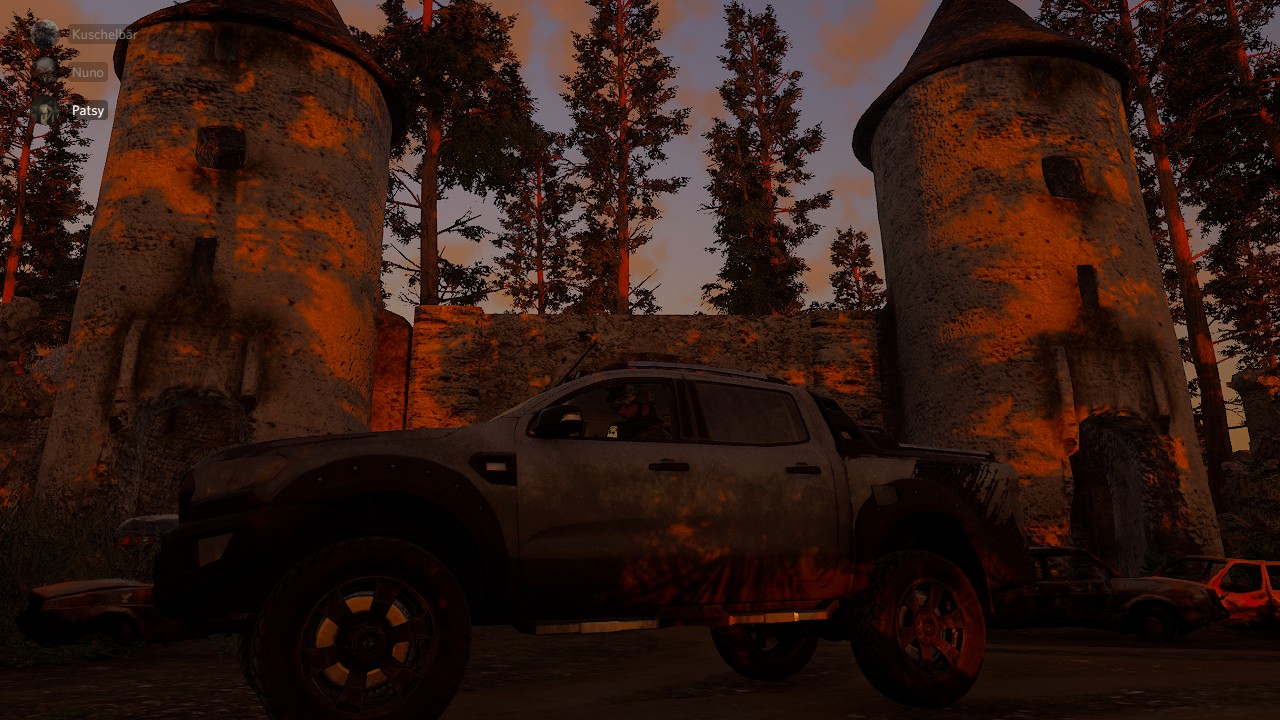Click Patsy's avatar in the voice overlay
The height and width of the screenshot is (720, 1280).
click(45, 110)
